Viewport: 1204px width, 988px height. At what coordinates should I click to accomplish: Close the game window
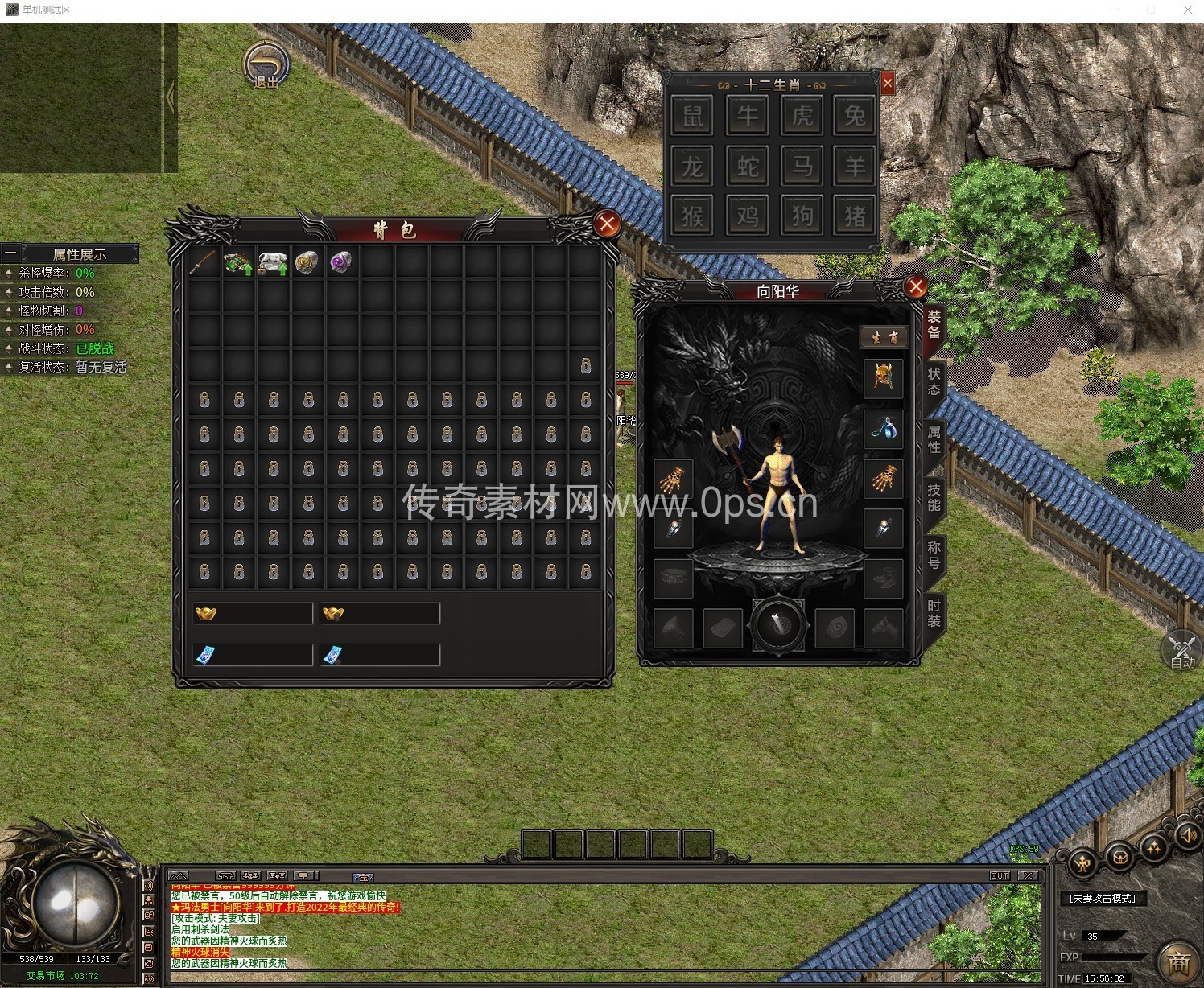pos(1187,10)
